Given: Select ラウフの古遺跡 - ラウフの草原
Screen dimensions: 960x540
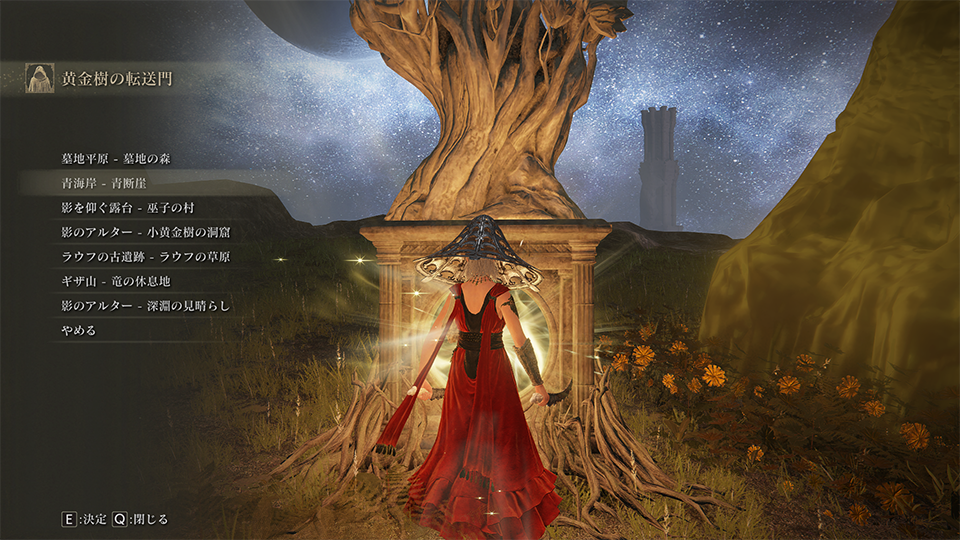Looking at the screenshot, I should (x=146, y=256).
